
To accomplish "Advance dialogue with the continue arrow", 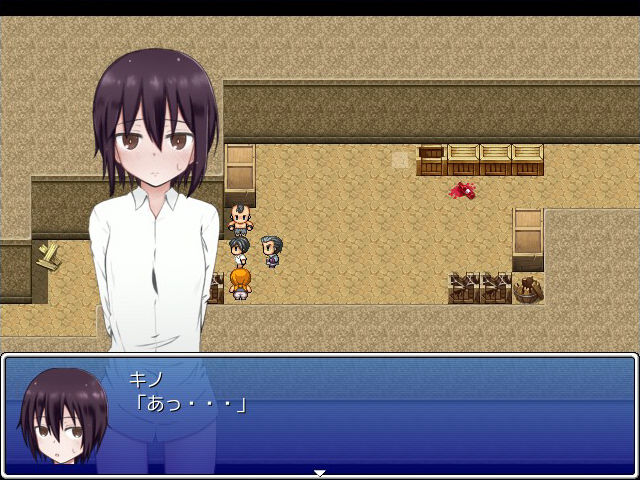I will click(320, 472).
